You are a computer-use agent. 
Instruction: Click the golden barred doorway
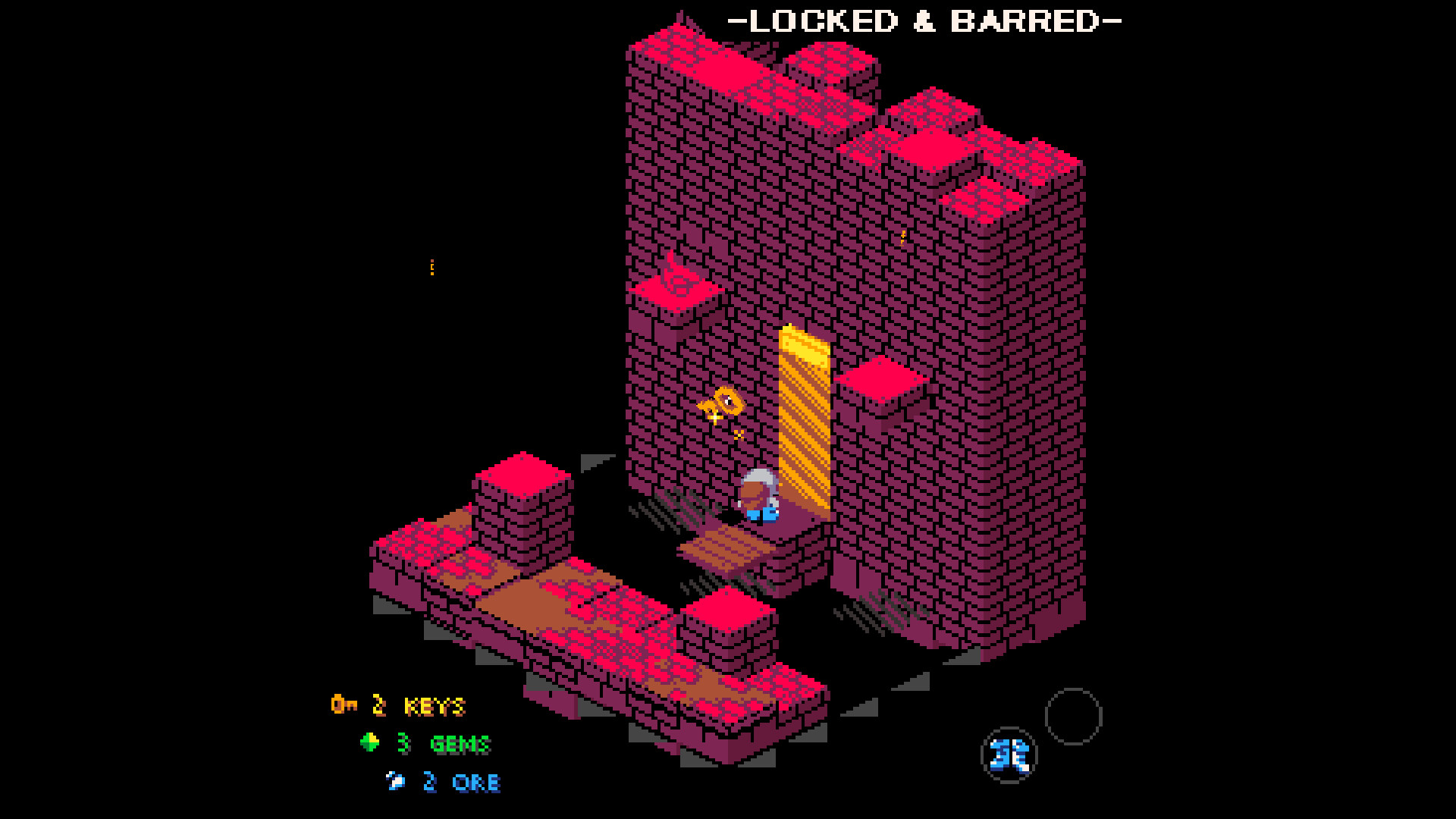804,425
